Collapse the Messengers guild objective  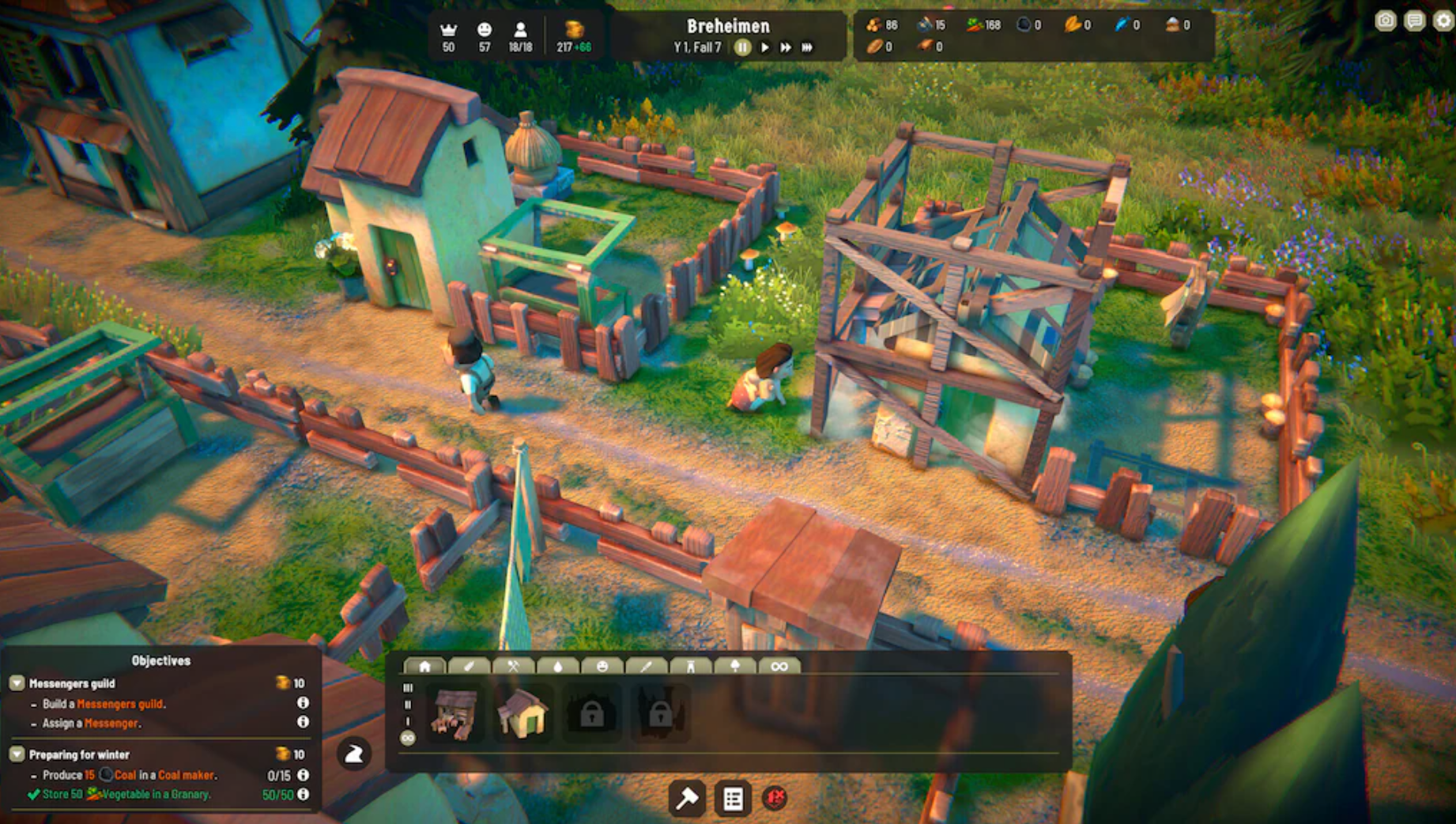(17, 683)
